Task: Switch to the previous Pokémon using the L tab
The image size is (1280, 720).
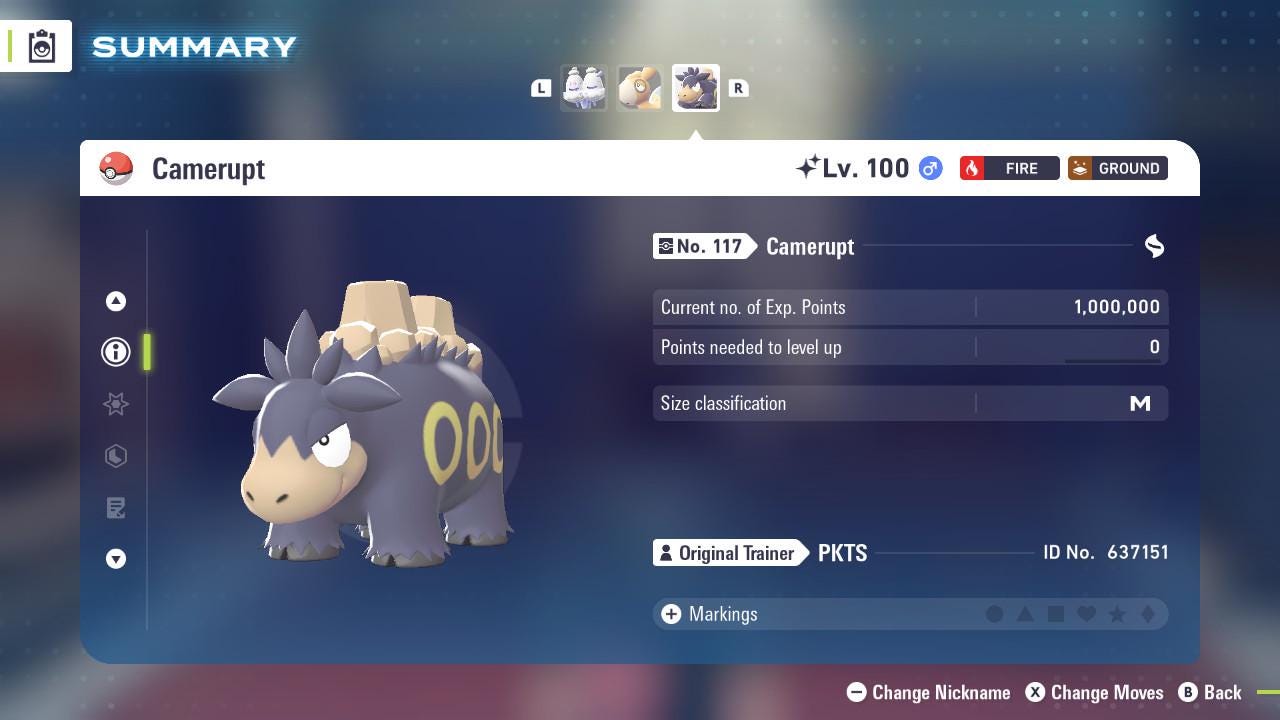Action: click(x=541, y=88)
